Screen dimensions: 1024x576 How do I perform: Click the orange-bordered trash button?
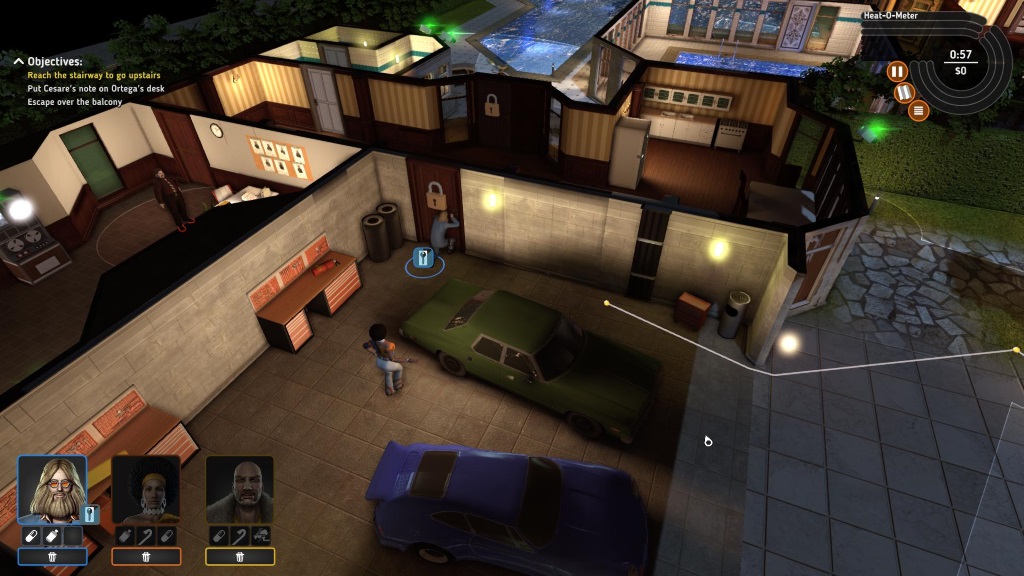(x=146, y=557)
